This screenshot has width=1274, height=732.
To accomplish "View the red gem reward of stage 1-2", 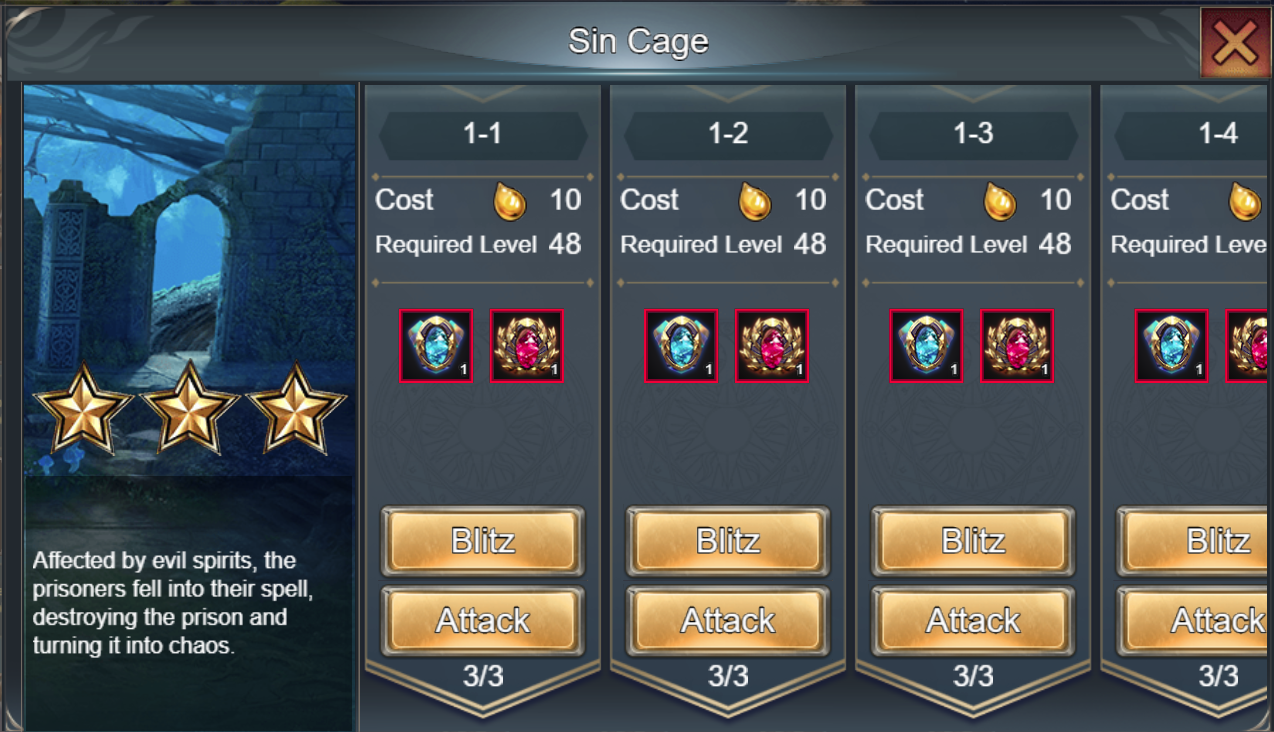I will pyautogui.click(x=772, y=346).
